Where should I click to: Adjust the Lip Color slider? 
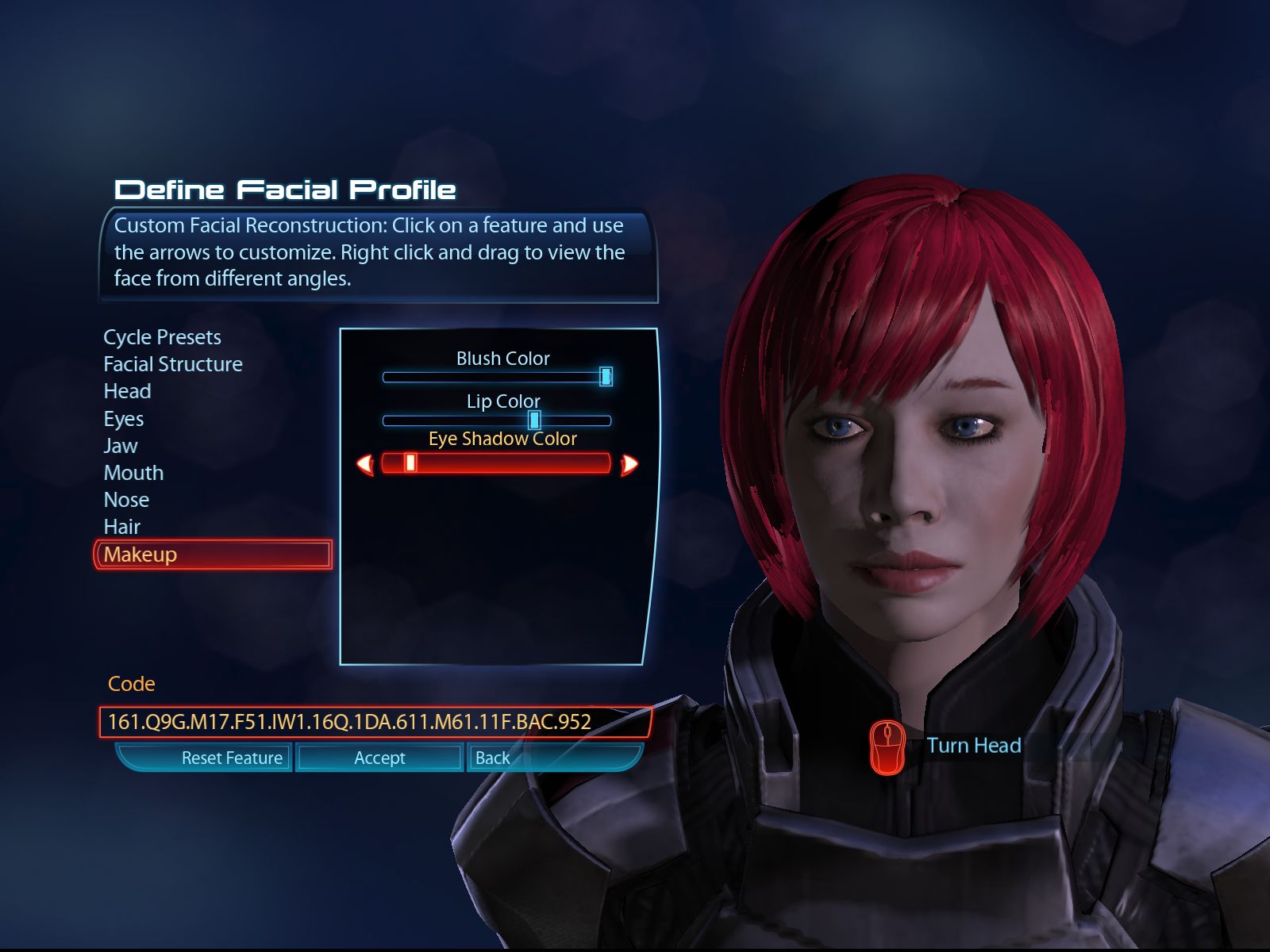tap(496, 420)
